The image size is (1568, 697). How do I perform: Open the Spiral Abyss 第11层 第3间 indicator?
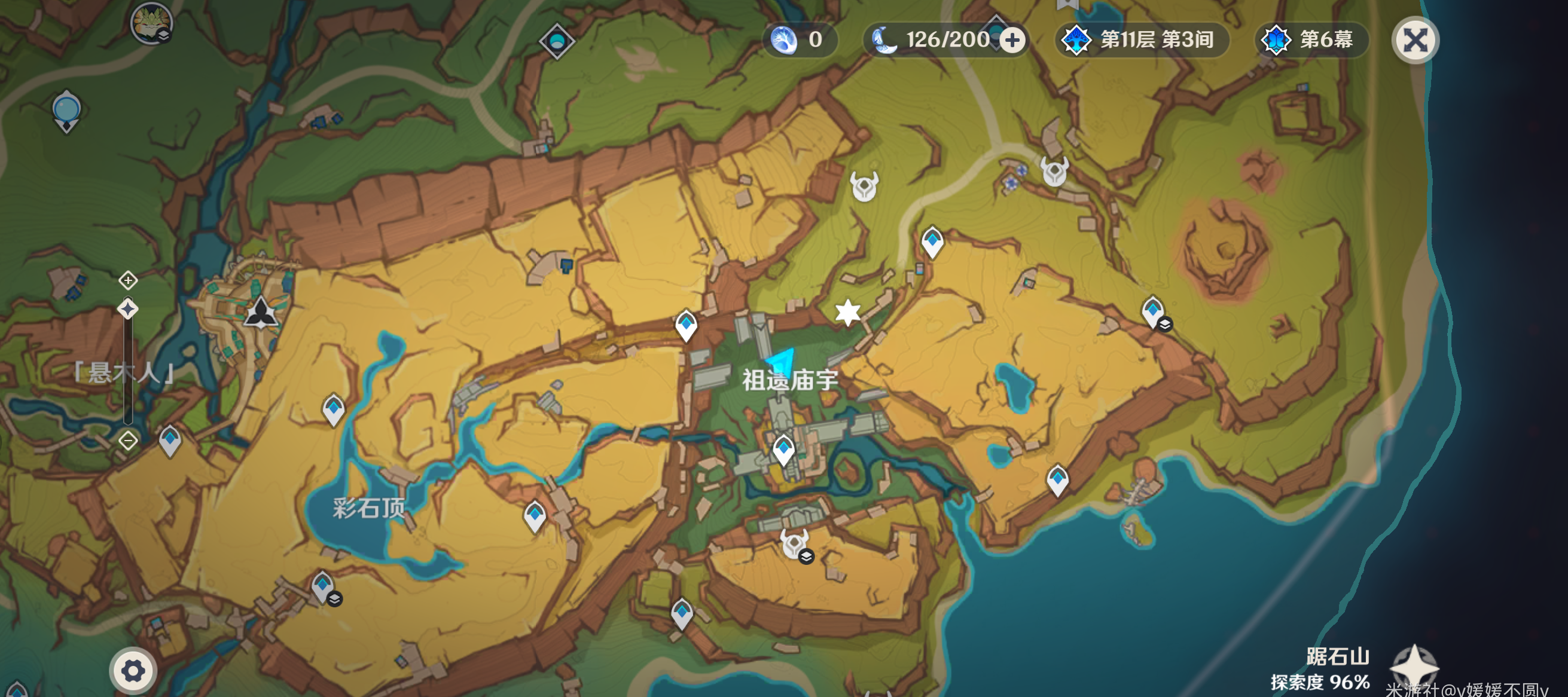point(1140,40)
